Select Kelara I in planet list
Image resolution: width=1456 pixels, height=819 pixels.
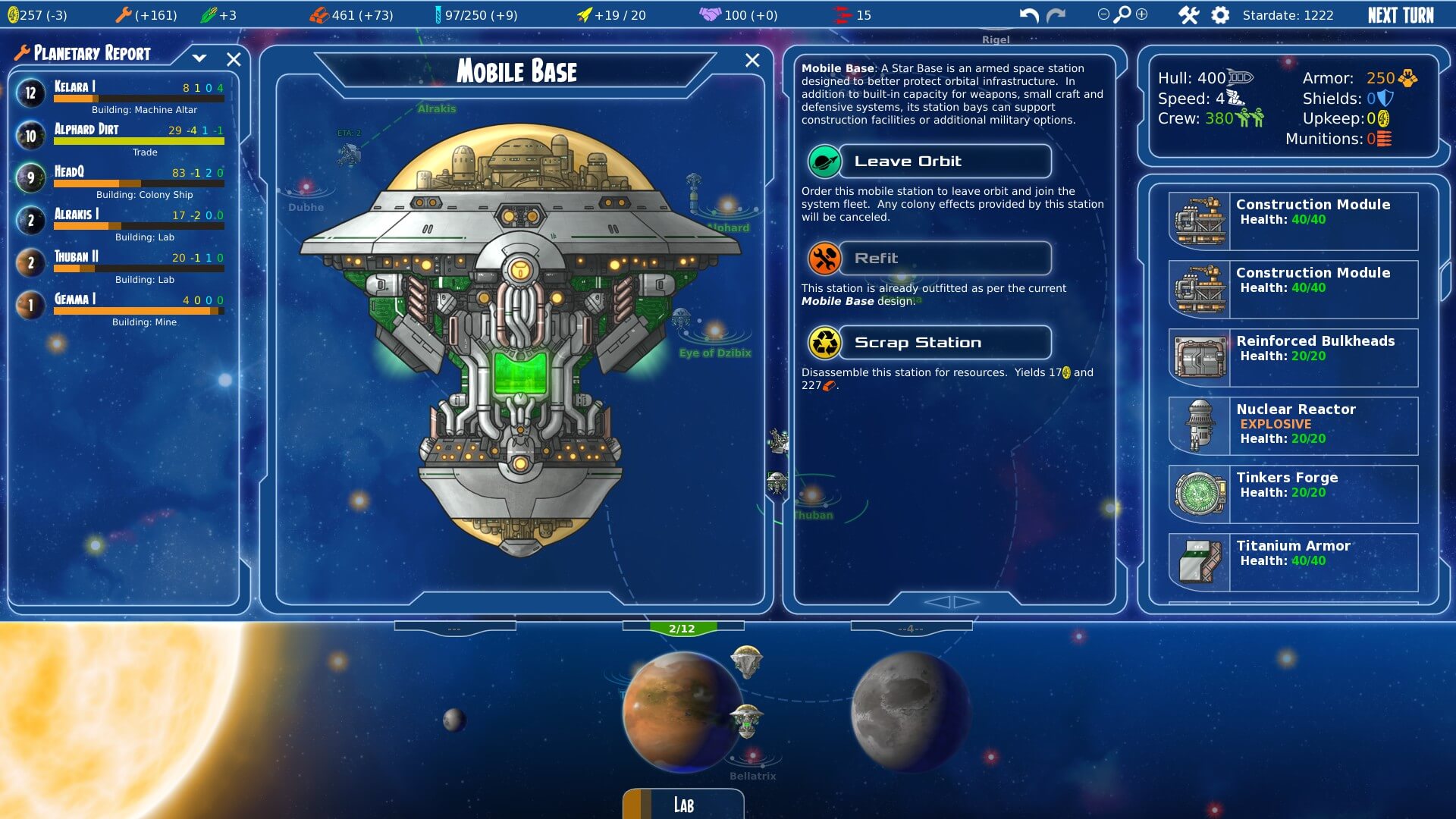tap(121, 94)
